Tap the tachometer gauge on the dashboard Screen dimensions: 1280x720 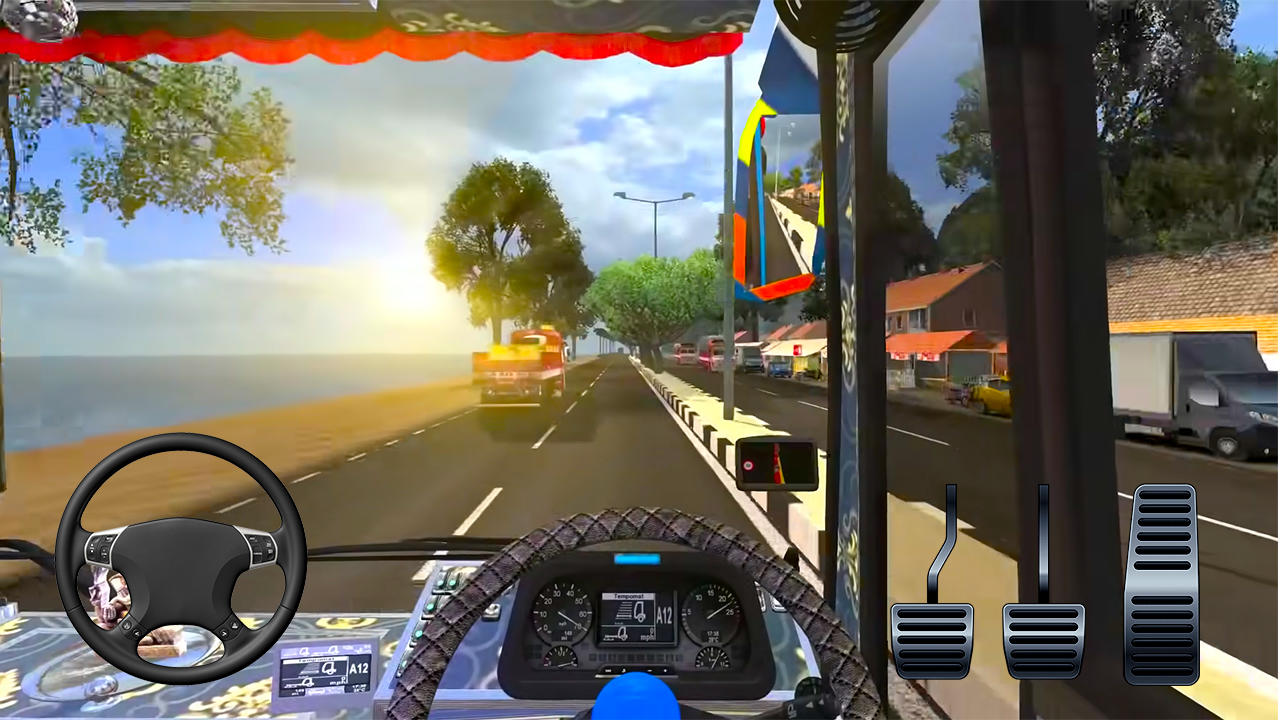point(712,613)
